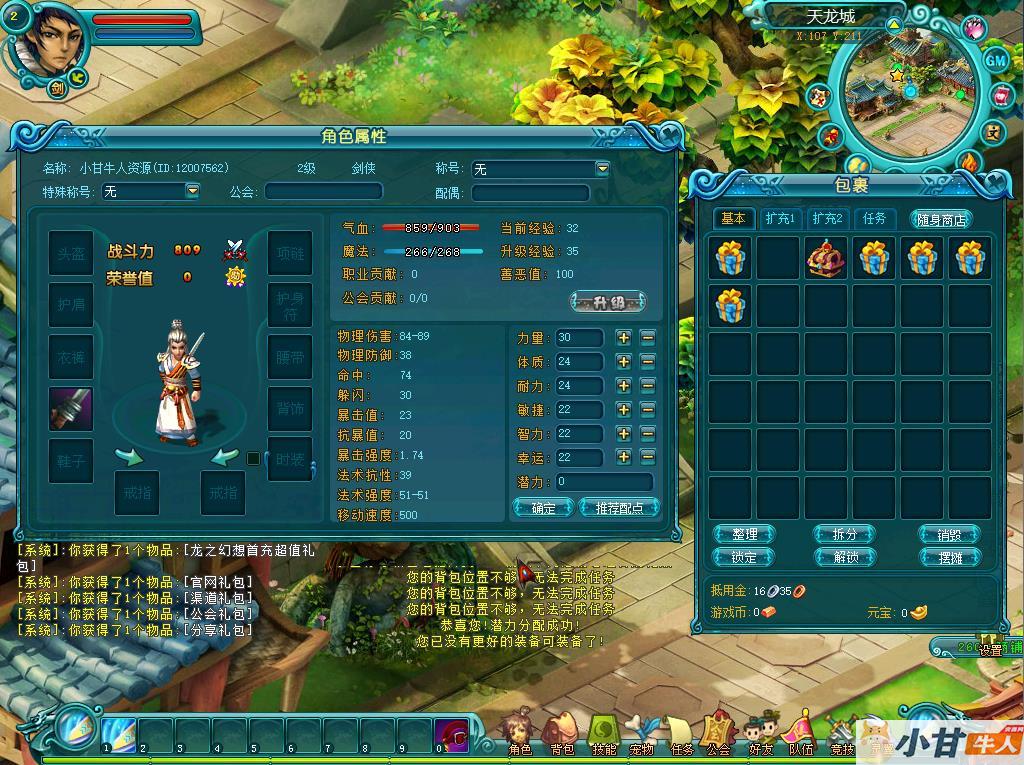Open the 称号 title dropdown
This screenshot has width=1024, height=765.
point(602,169)
